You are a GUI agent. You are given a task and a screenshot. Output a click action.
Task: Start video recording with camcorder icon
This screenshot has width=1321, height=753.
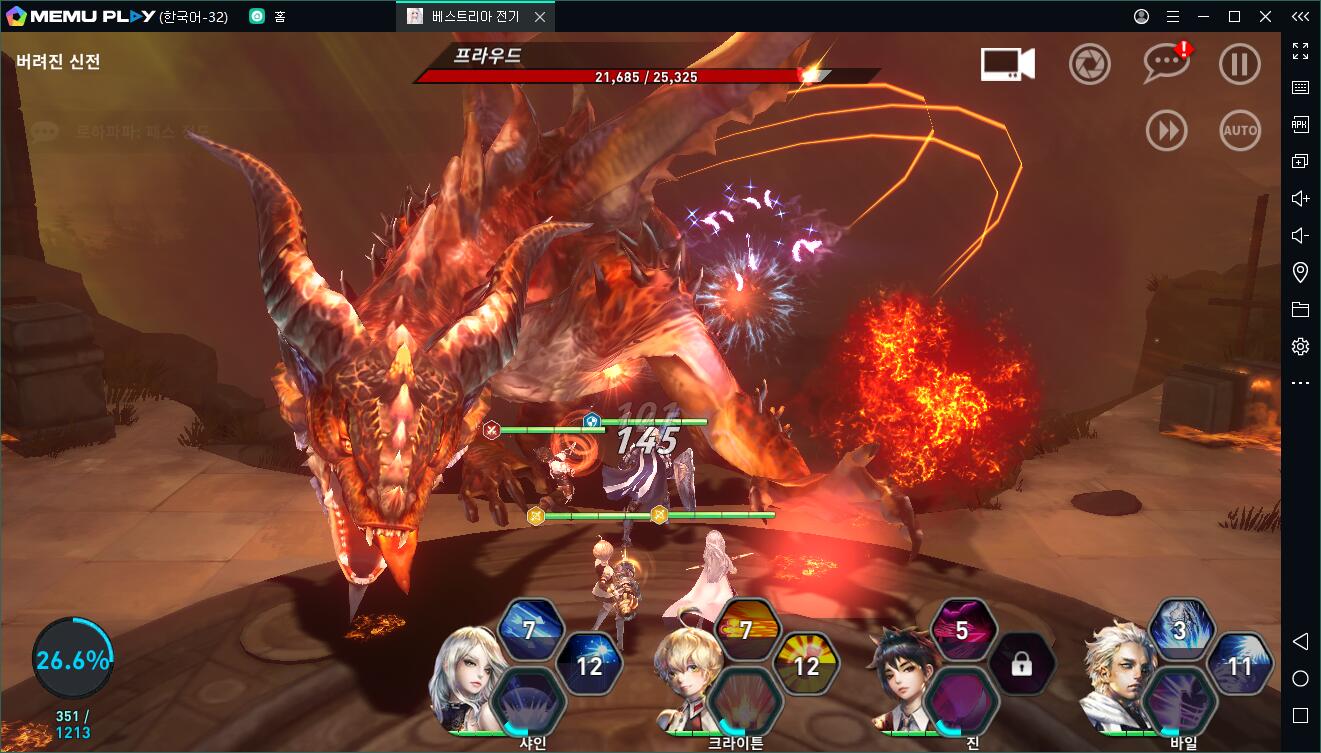pos(1007,65)
